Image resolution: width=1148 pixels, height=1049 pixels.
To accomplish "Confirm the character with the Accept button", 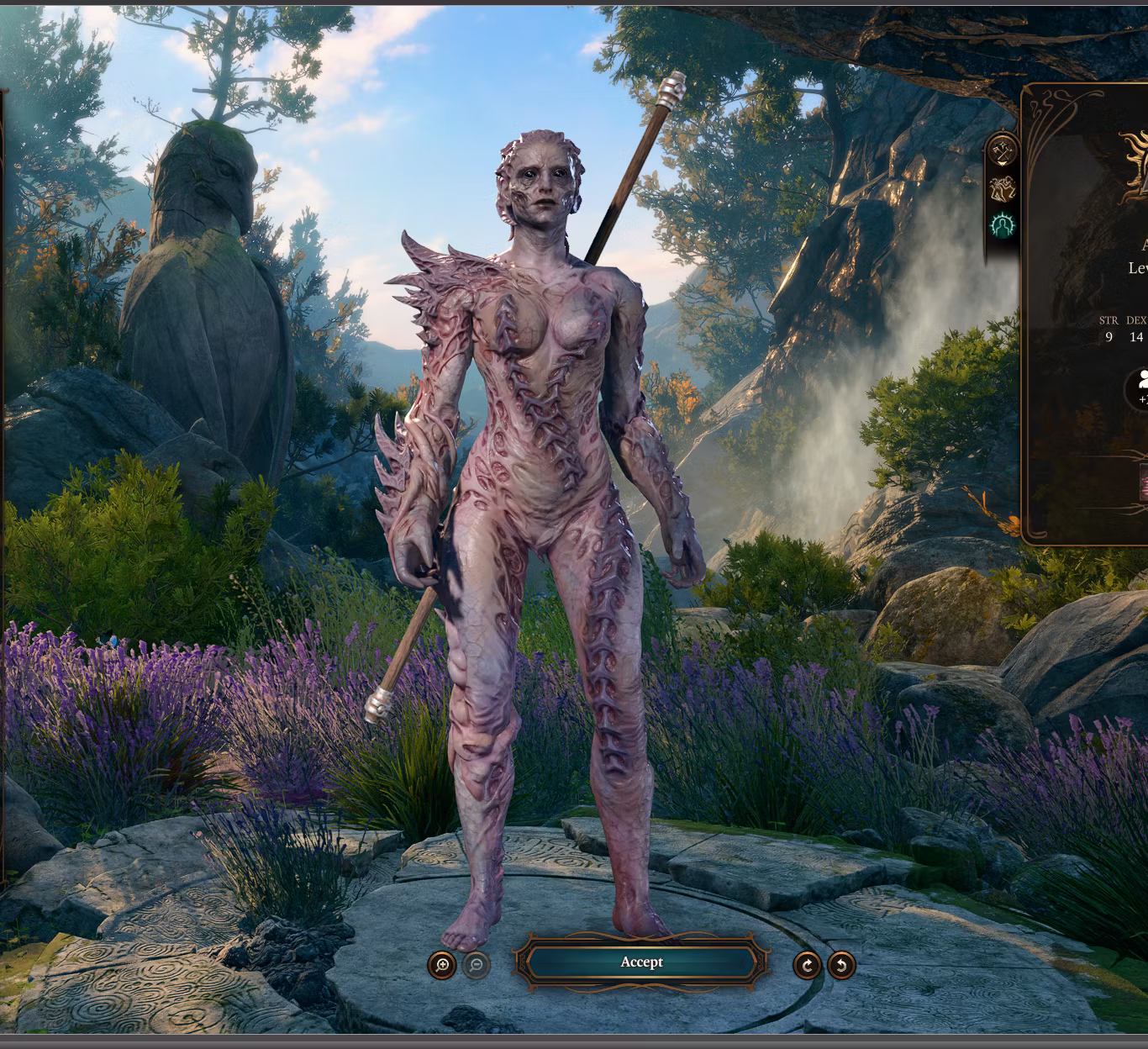I will pos(641,962).
